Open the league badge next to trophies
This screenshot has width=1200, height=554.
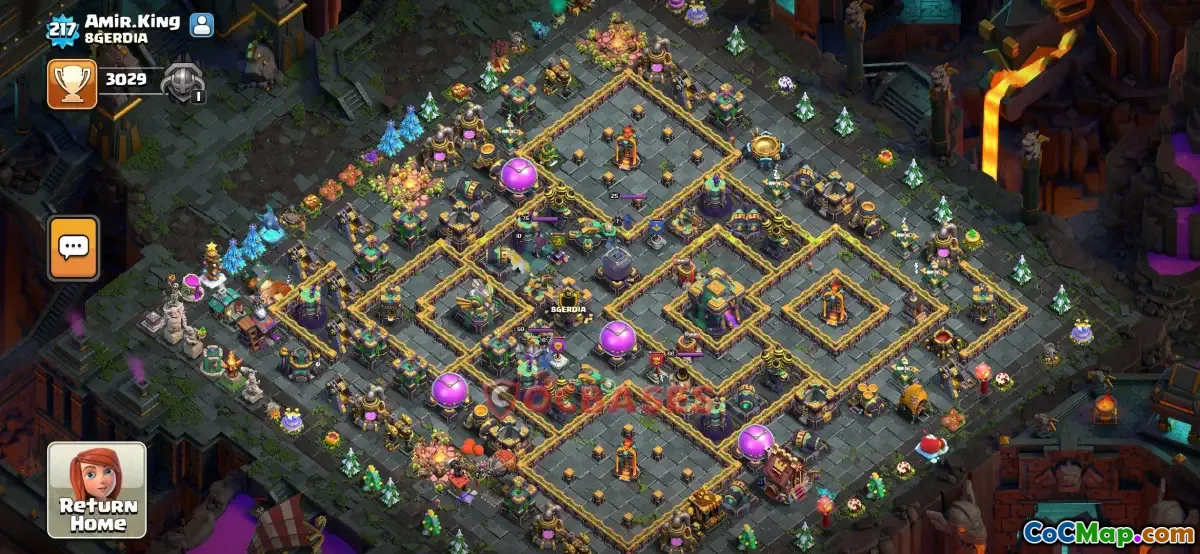[x=183, y=83]
